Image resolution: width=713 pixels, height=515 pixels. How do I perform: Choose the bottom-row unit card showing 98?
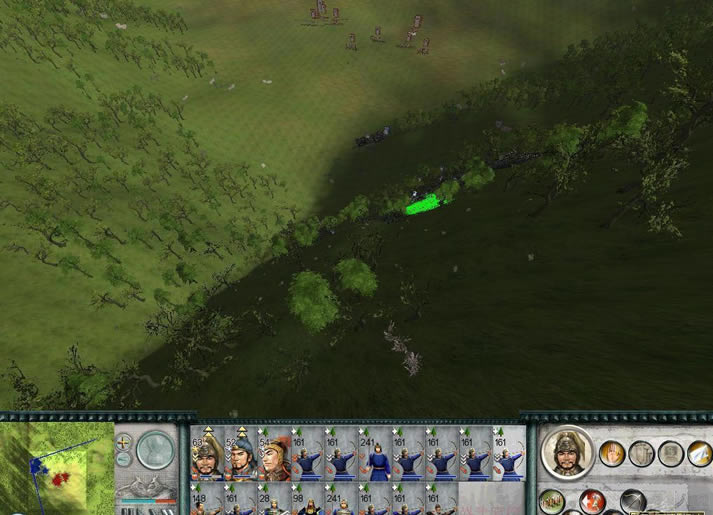[x=309, y=501]
